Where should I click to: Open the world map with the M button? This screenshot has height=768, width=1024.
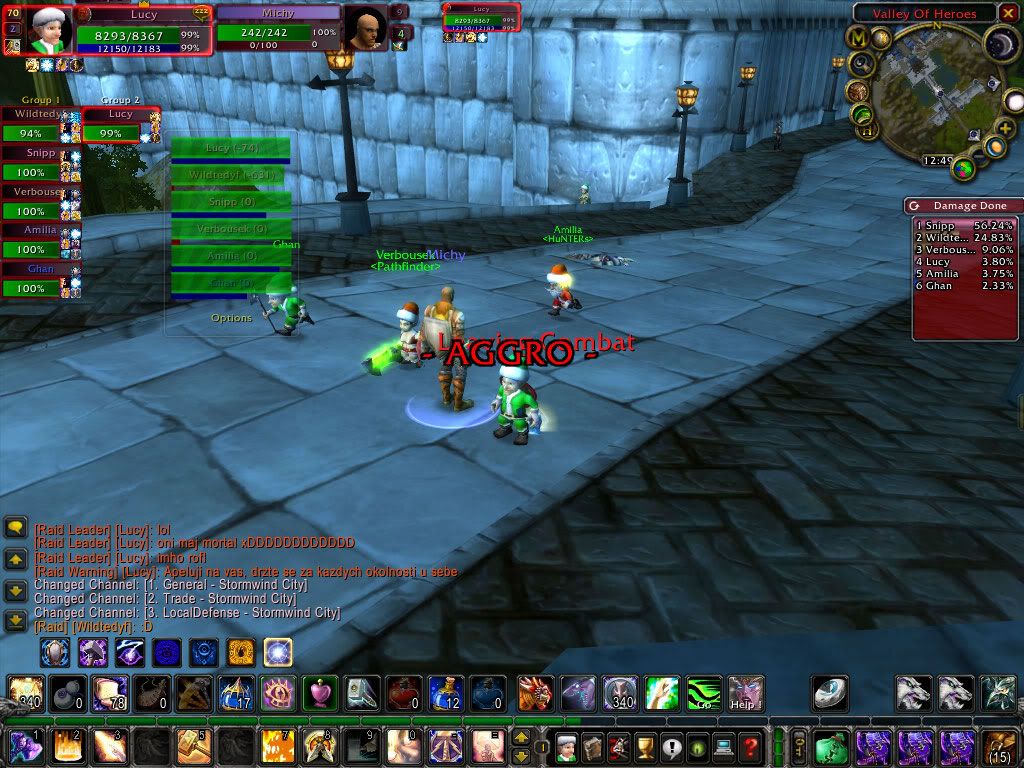point(859,37)
